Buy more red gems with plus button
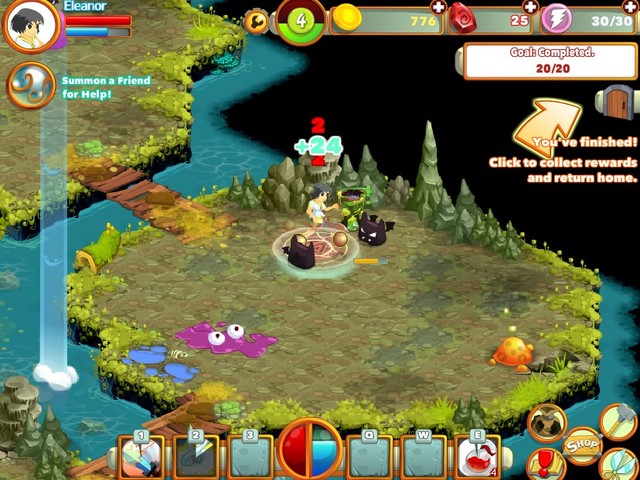Viewport: 640px width, 480px height. (531, 6)
